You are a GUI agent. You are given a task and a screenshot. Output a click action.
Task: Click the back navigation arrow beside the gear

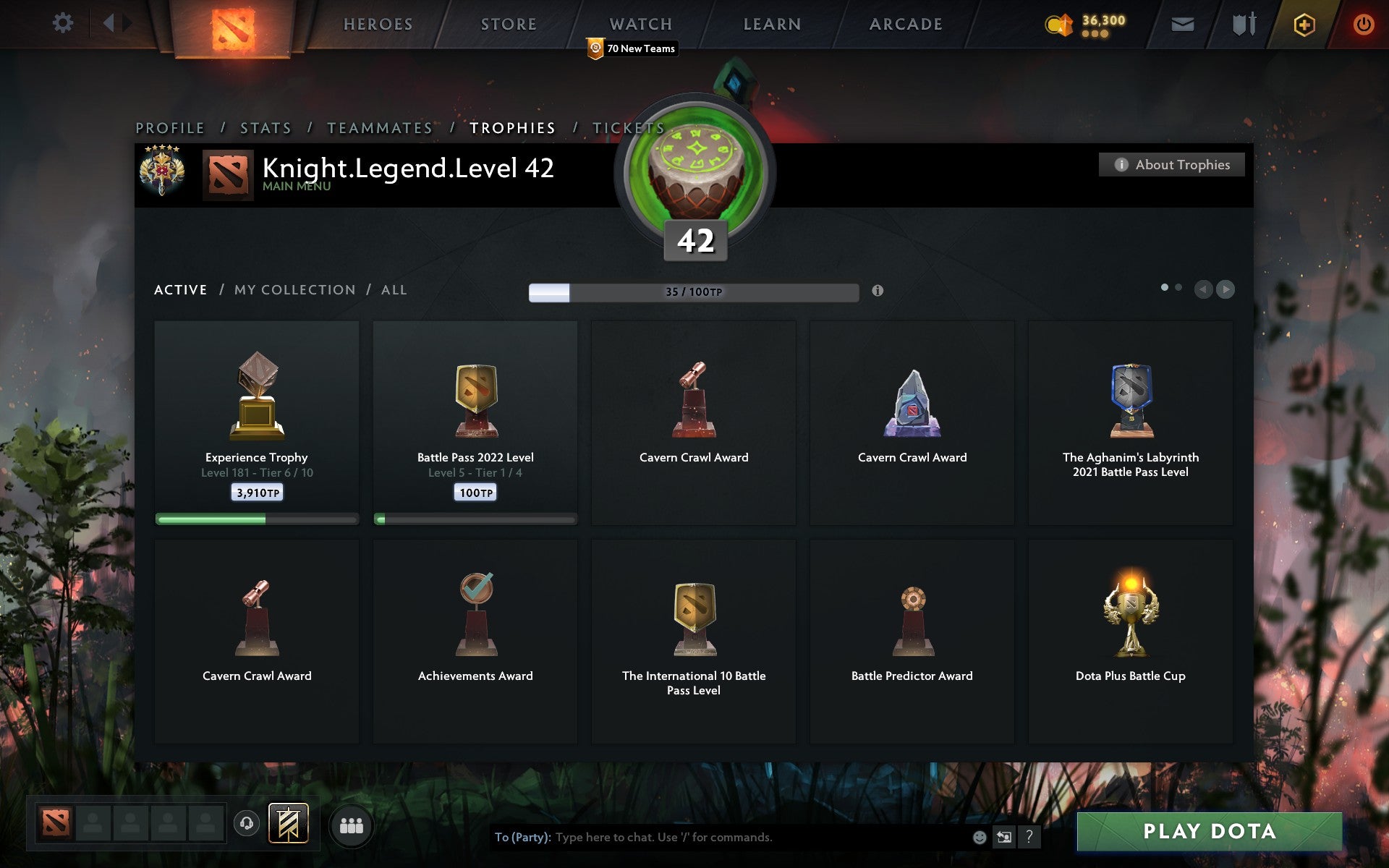click(109, 22)
